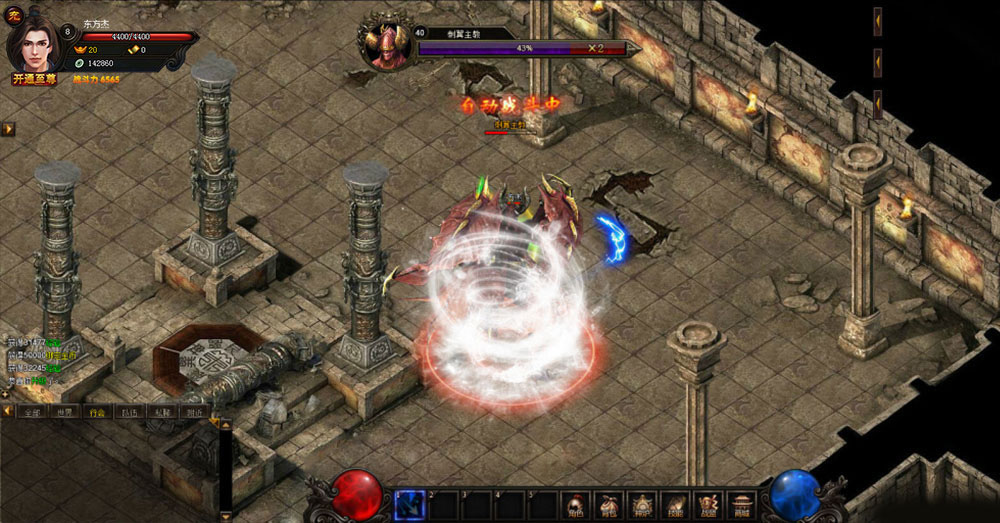Click the red health orb
This screenshot has height=523, width=1000.
pos(358,495)
